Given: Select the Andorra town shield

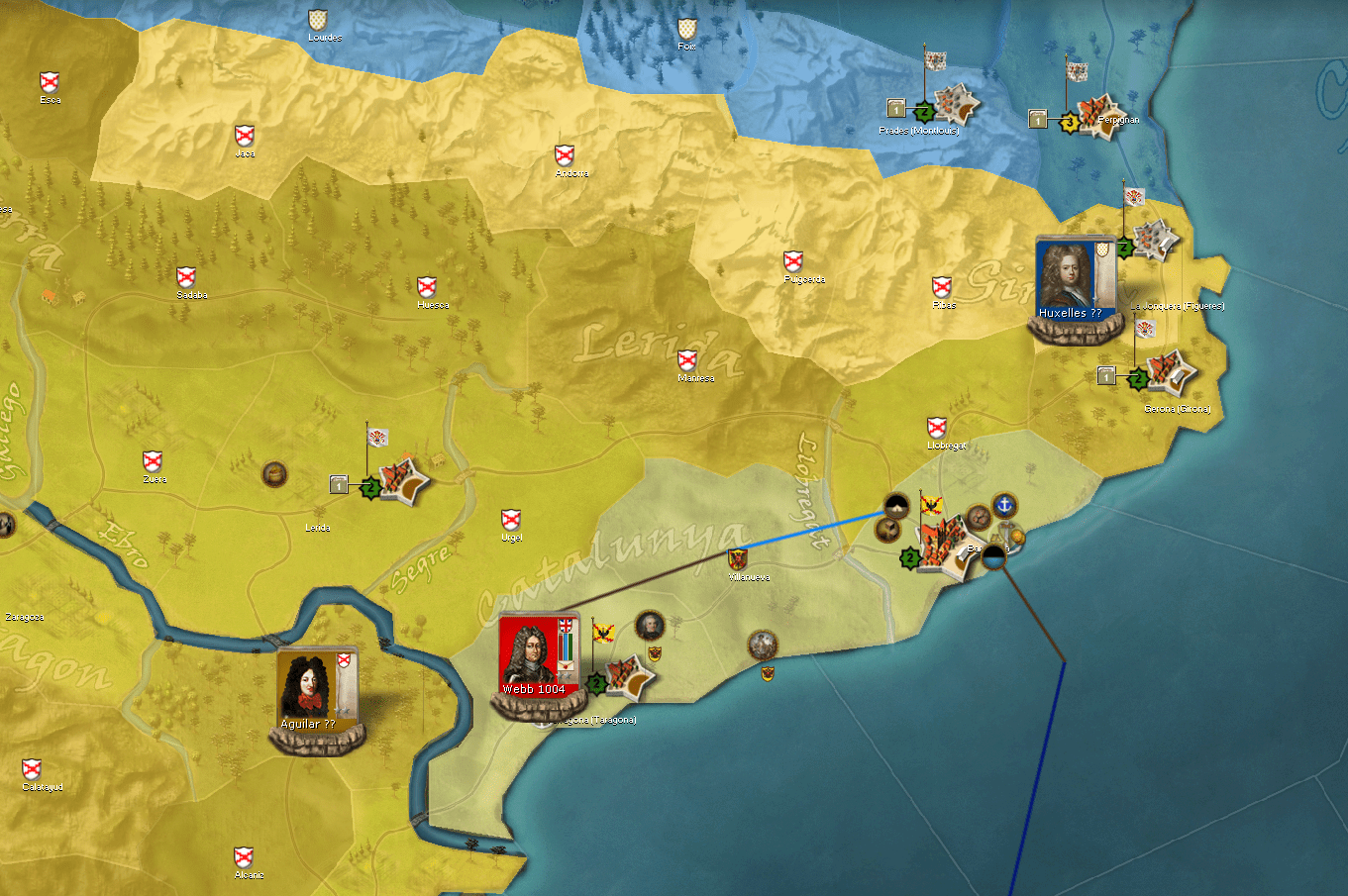Looking at the screenshot, I should click(565, 155).
